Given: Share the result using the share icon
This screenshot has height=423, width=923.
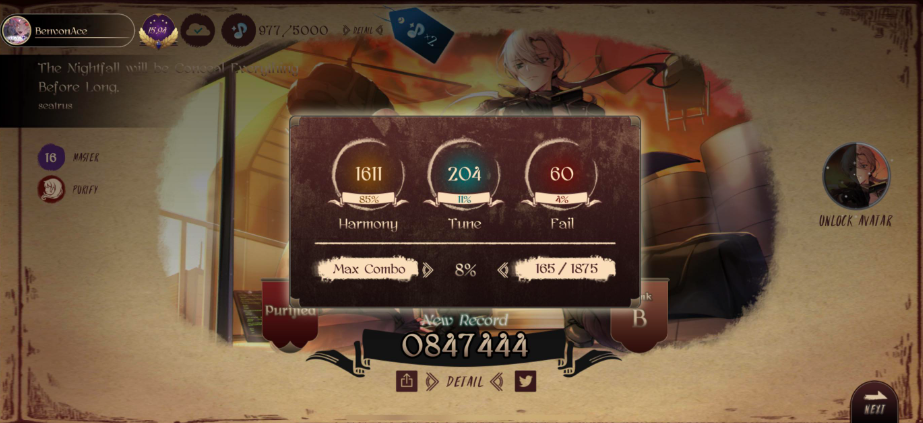Looking at the screenshot, I should pos(406,381).
